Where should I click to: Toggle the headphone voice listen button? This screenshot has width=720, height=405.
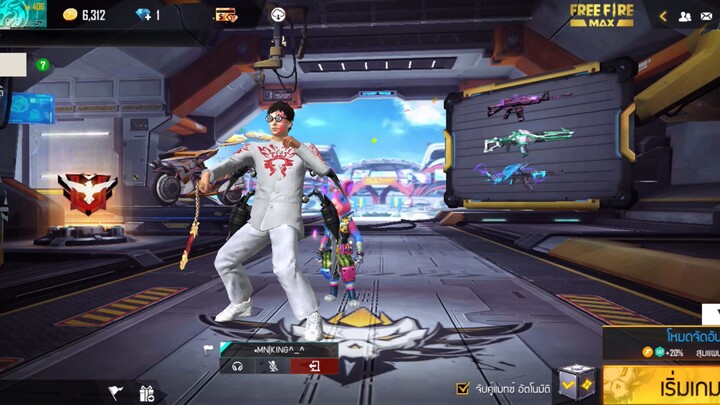coord(237,367)
